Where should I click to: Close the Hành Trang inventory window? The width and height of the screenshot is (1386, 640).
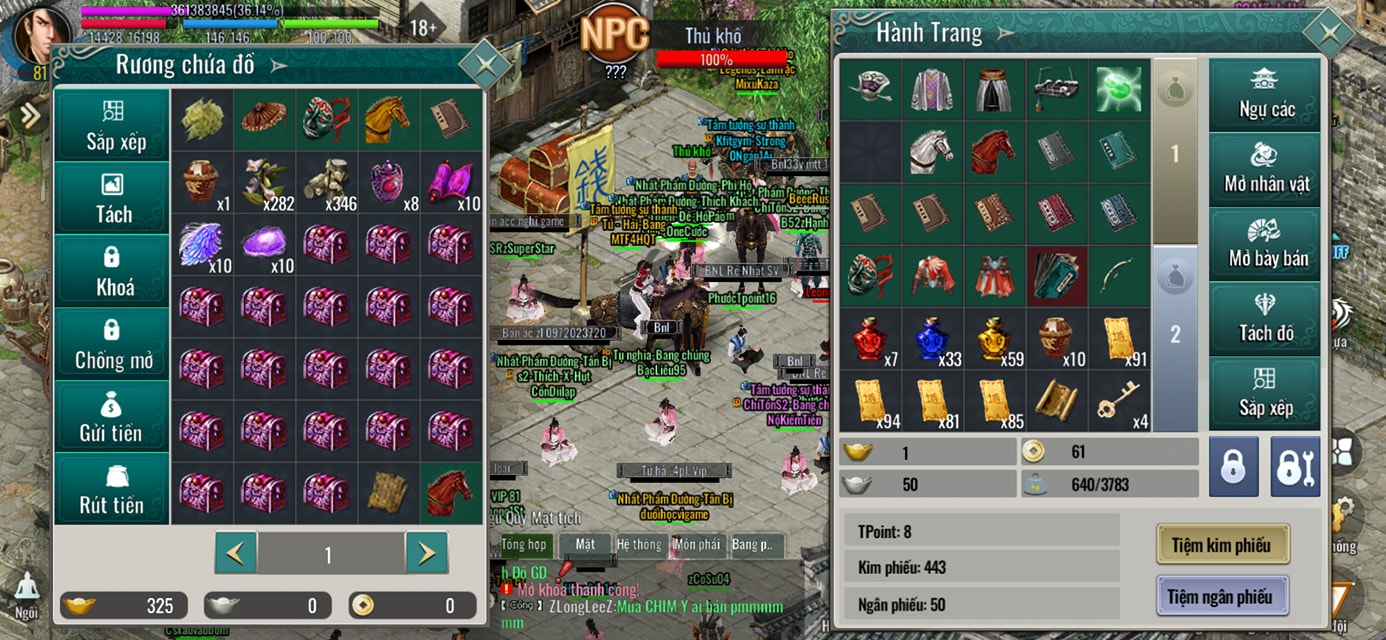[x=1328, y=35]
